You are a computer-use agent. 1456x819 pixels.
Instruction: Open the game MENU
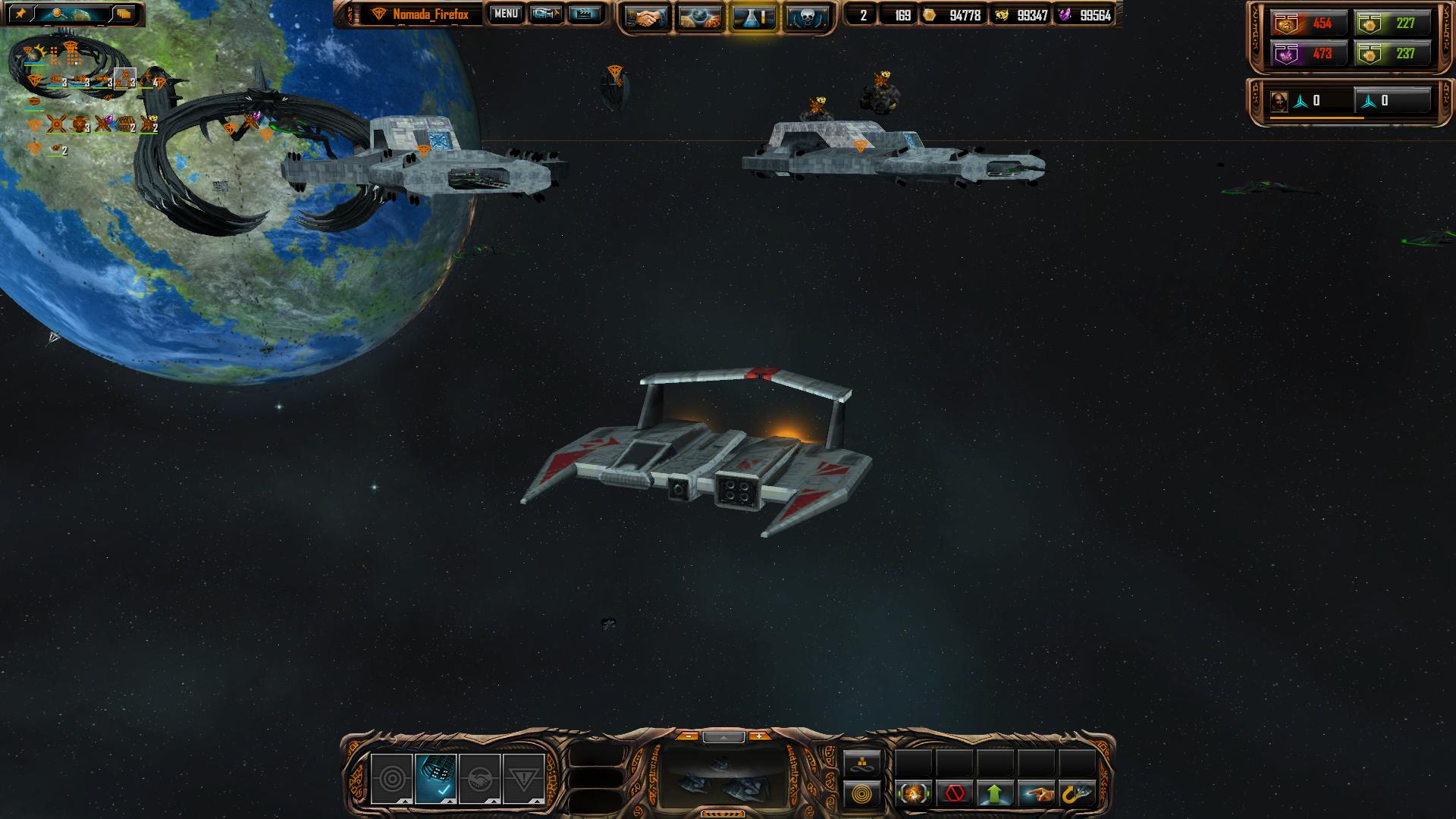(x=505, y=14)
